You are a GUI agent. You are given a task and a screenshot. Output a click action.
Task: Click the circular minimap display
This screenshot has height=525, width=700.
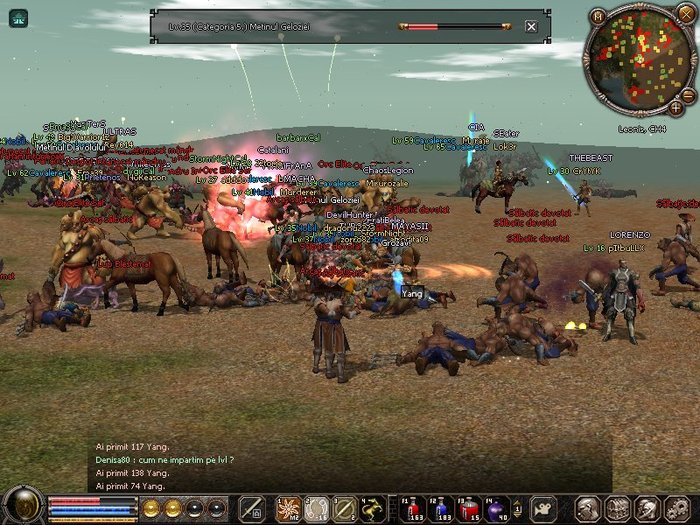pos(639,57)
